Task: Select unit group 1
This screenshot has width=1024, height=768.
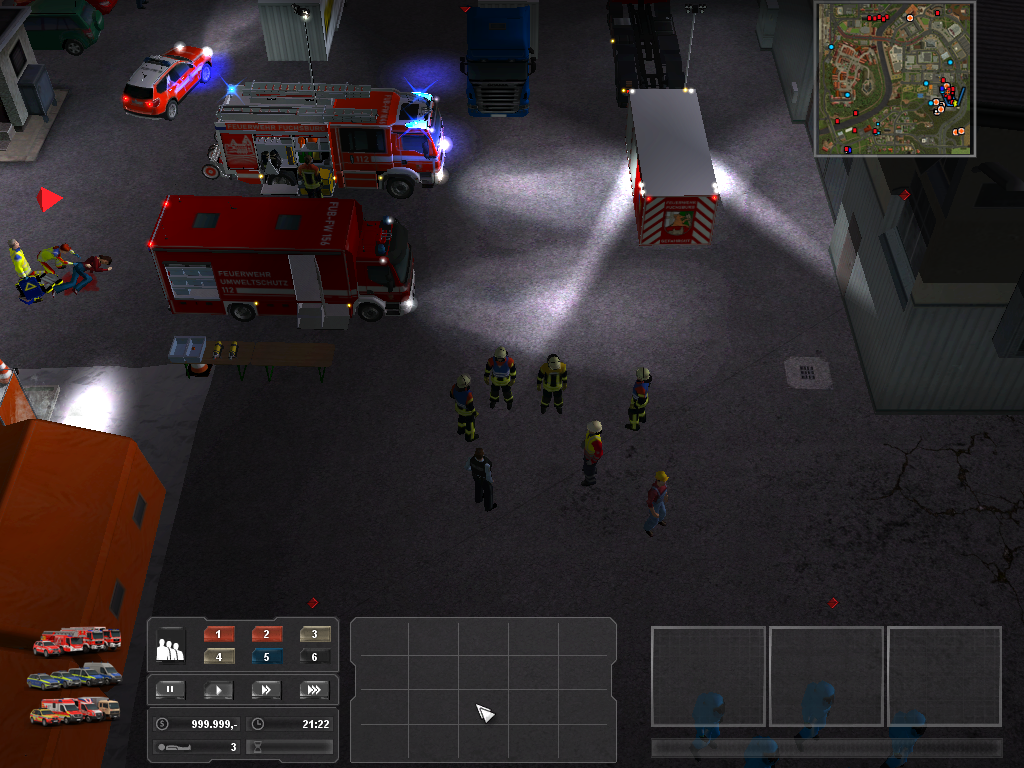Action: [x=219, y=634]
